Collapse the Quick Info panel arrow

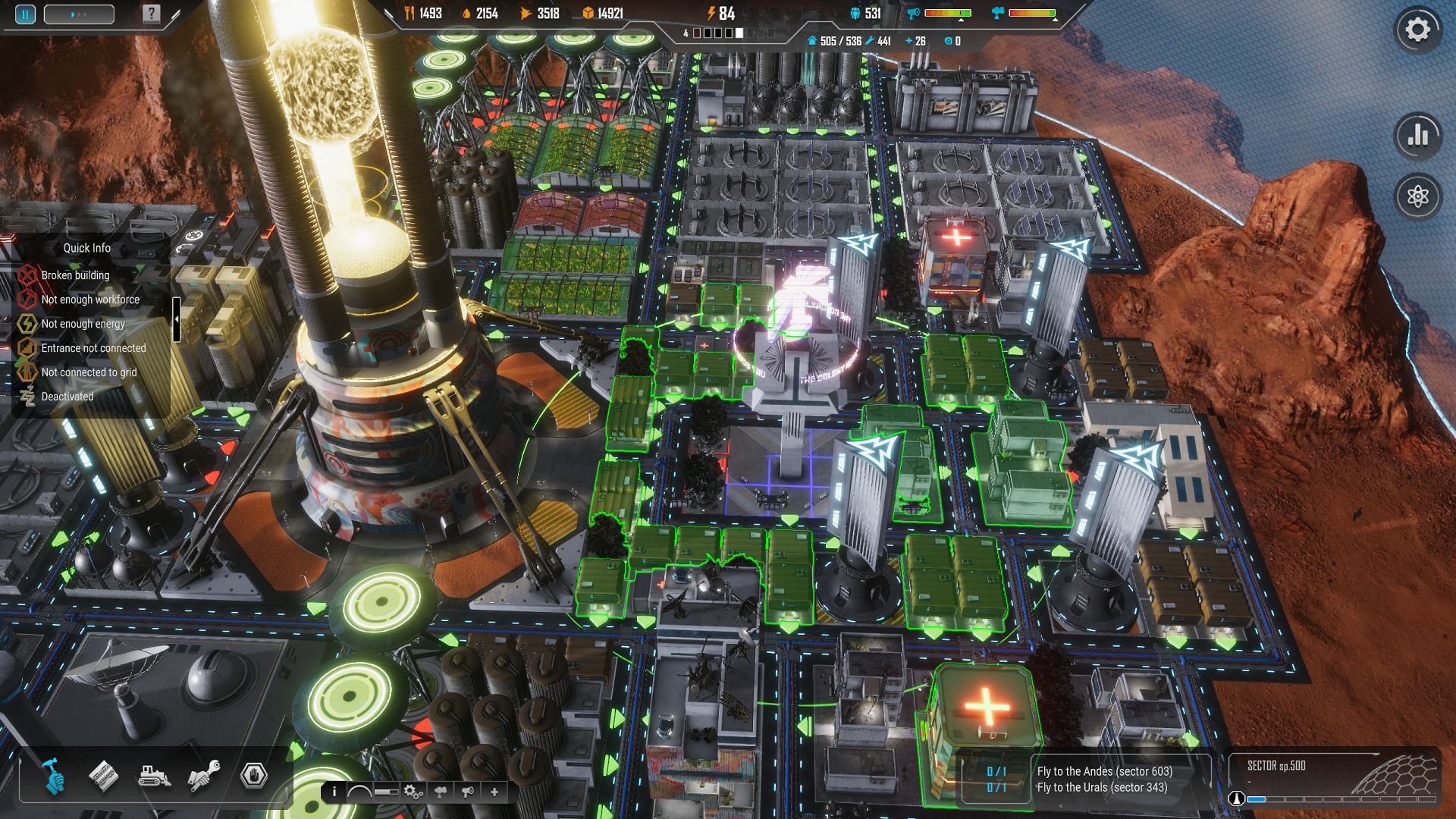177,319
